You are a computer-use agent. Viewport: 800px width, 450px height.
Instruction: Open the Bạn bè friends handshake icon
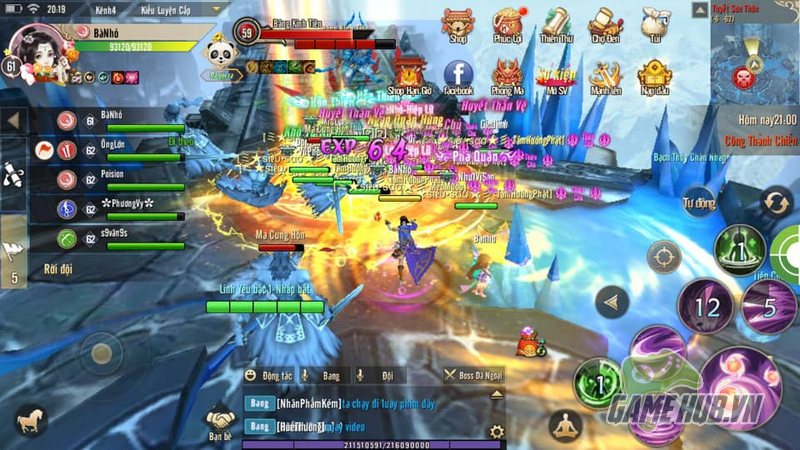click(x=220, y=420)
